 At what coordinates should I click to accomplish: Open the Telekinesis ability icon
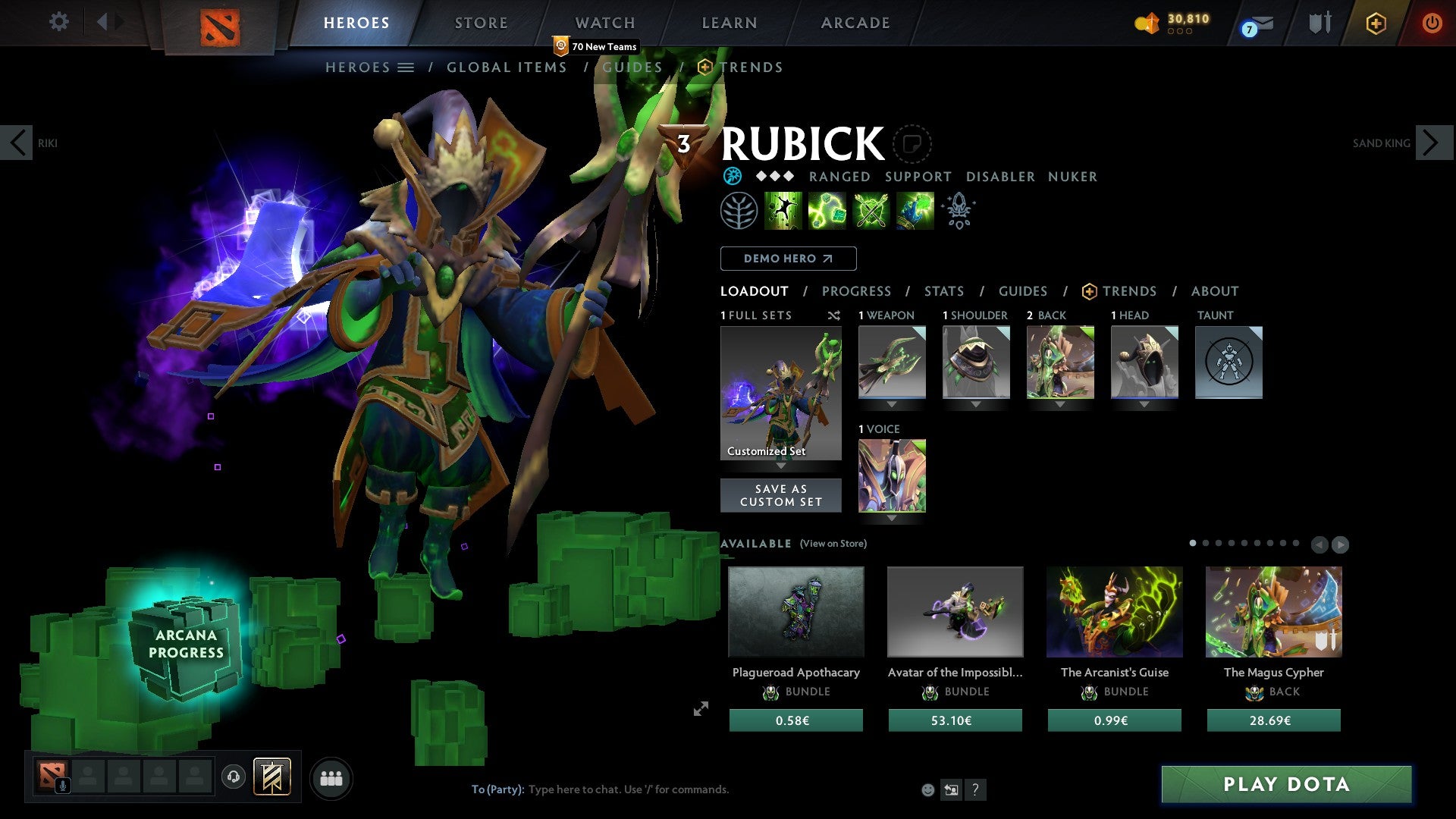[783, 211]
